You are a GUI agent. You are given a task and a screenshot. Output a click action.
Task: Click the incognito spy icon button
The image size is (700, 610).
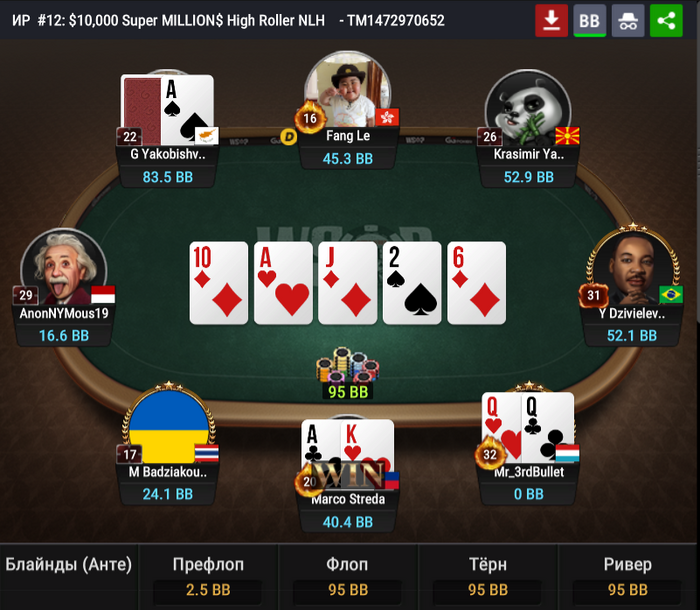coord(628,20)
